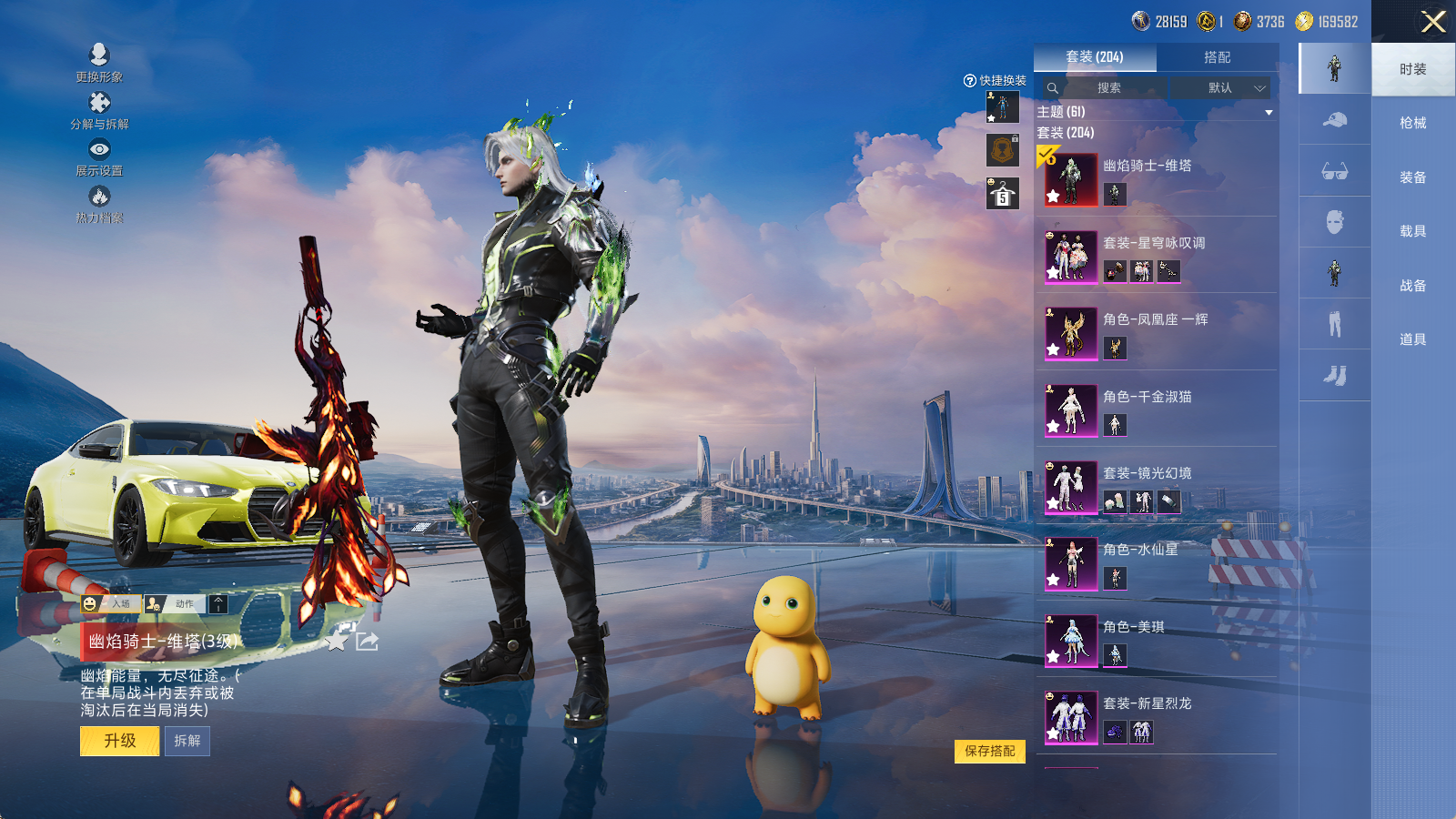Screen dimensions: 1456x819
Task: Open the 载具 category
Action: pyautogui.click(x=1412, y=231)
